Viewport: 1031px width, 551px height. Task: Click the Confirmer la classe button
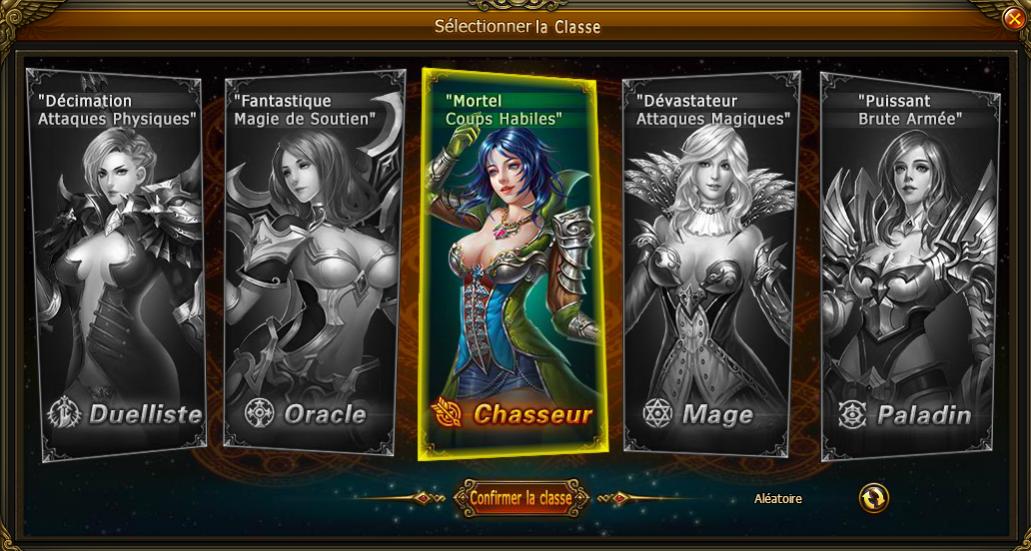[520, 498]
